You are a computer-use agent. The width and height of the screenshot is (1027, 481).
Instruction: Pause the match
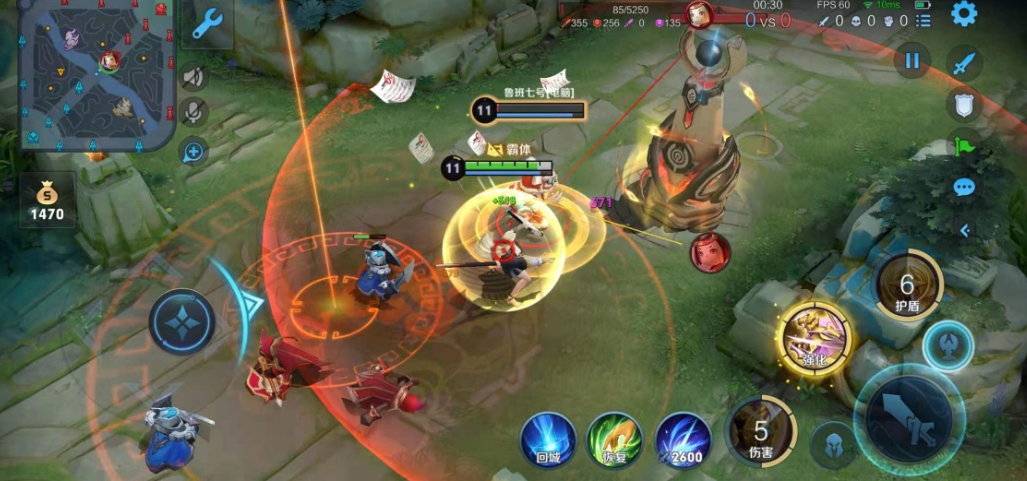pos(911,61)
